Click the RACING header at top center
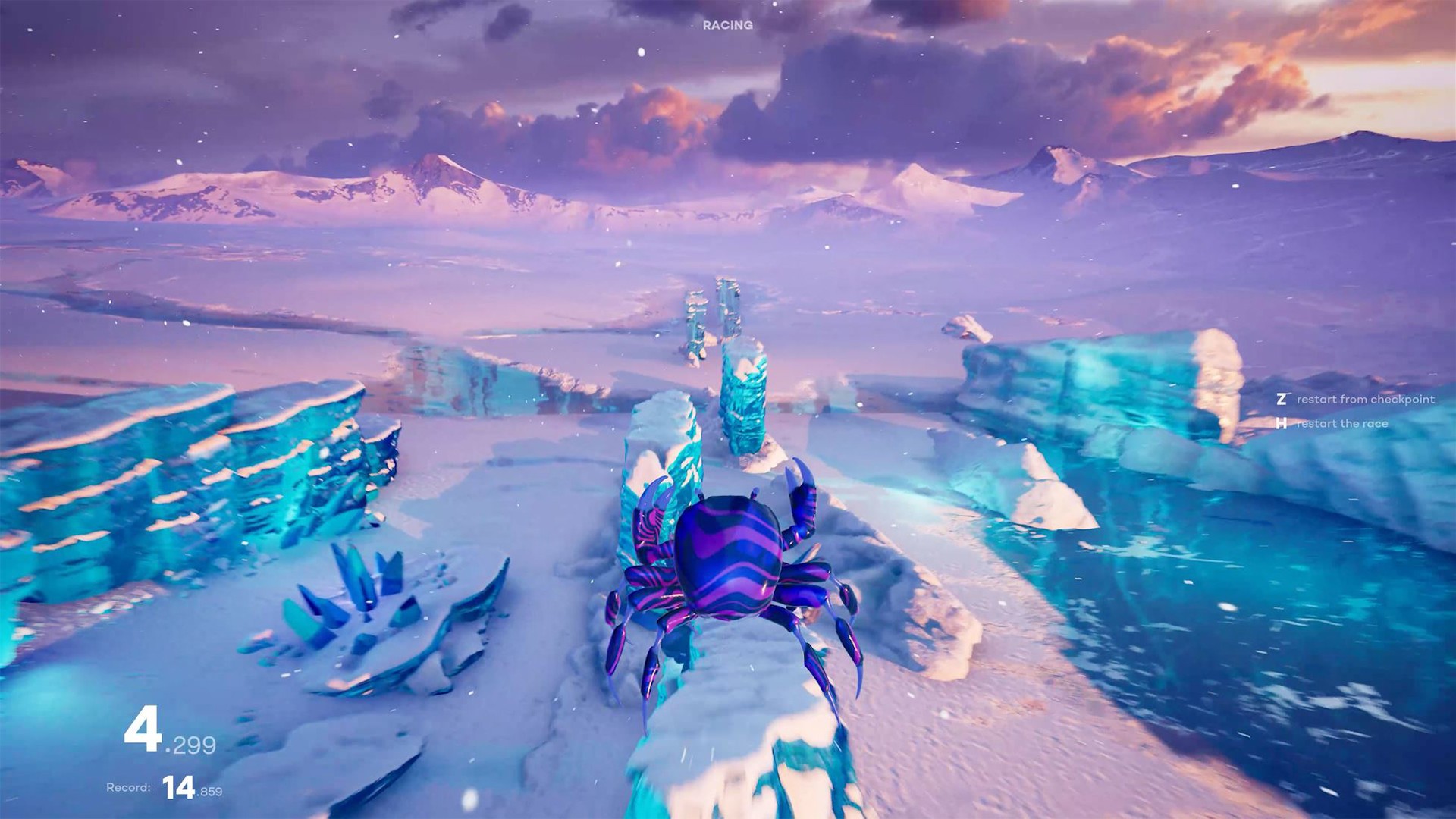Screen dimensions: 1456x819 [726, 26]
